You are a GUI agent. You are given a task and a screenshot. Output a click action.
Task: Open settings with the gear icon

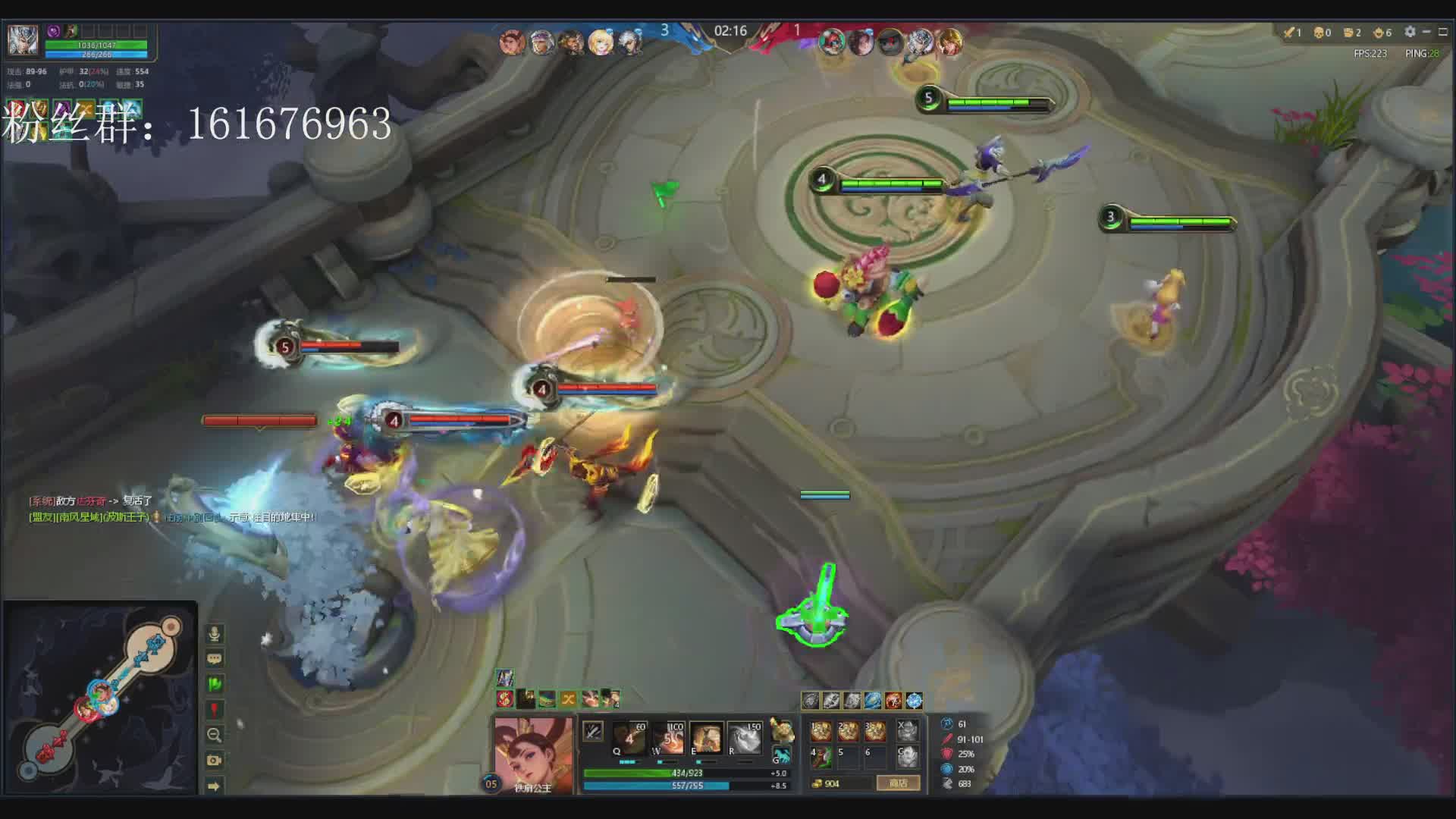[1410, 32]
